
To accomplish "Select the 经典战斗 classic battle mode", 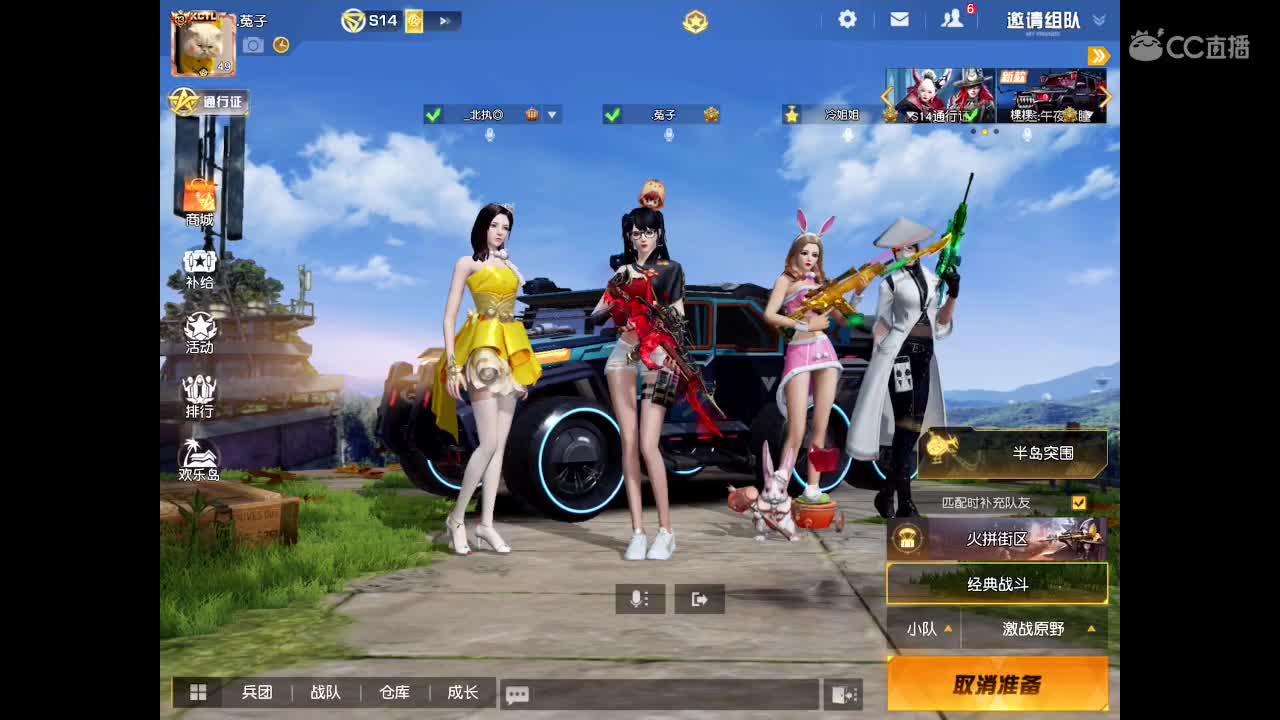I will point(997,583).
